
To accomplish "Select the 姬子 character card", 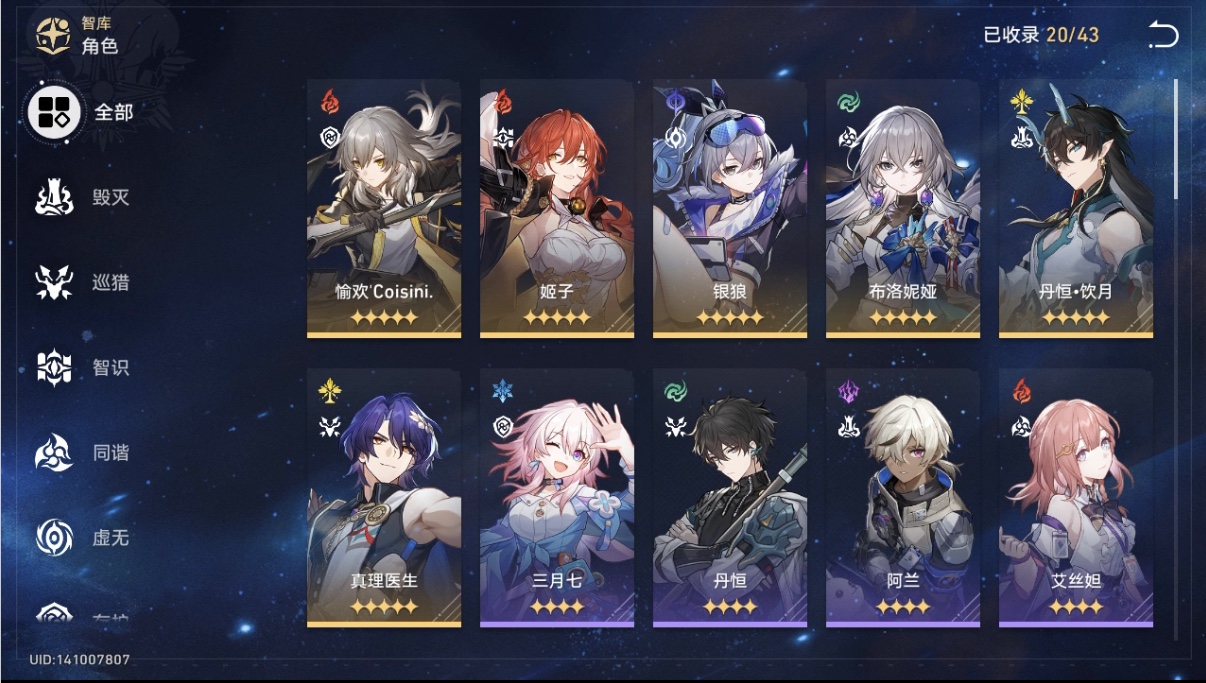I will tap(557, 208).
